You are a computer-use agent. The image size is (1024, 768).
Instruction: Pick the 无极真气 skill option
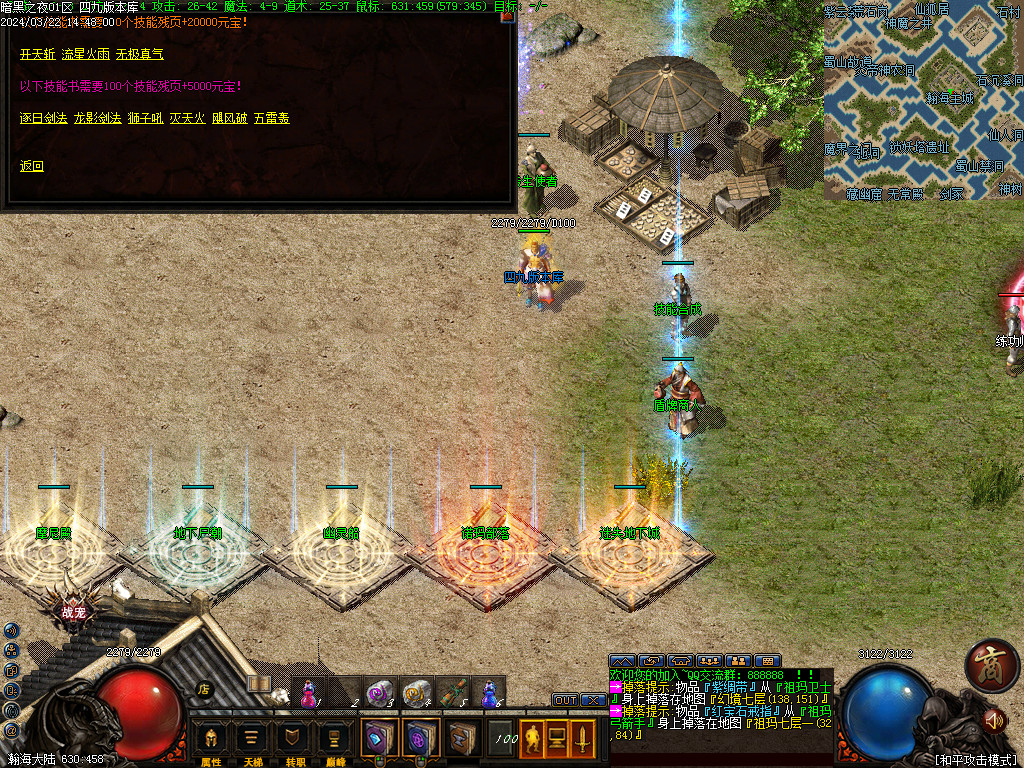pyautogui.click(x=139, y=54)
